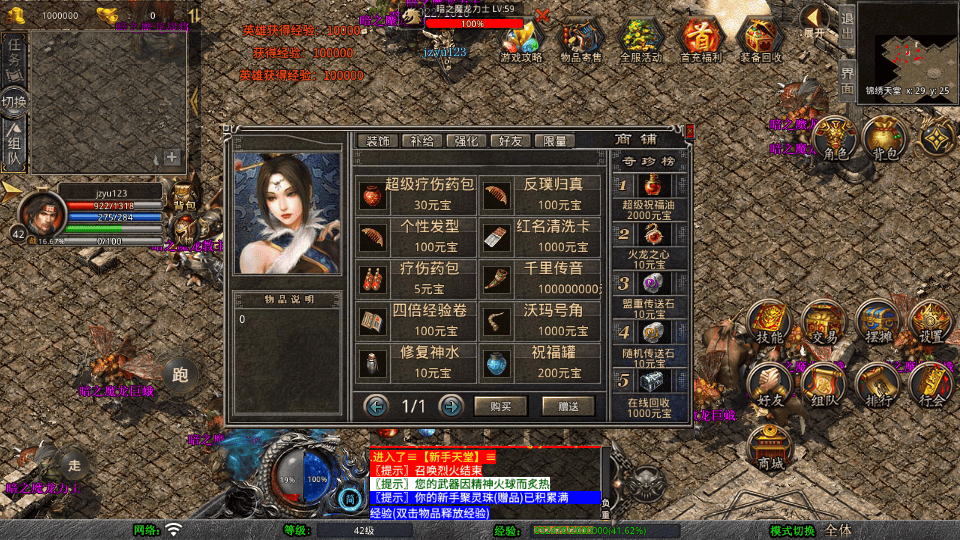Select the 红名清洗卡 shop item
Viewport: 960px width, 540px height.
coord(540,236)
